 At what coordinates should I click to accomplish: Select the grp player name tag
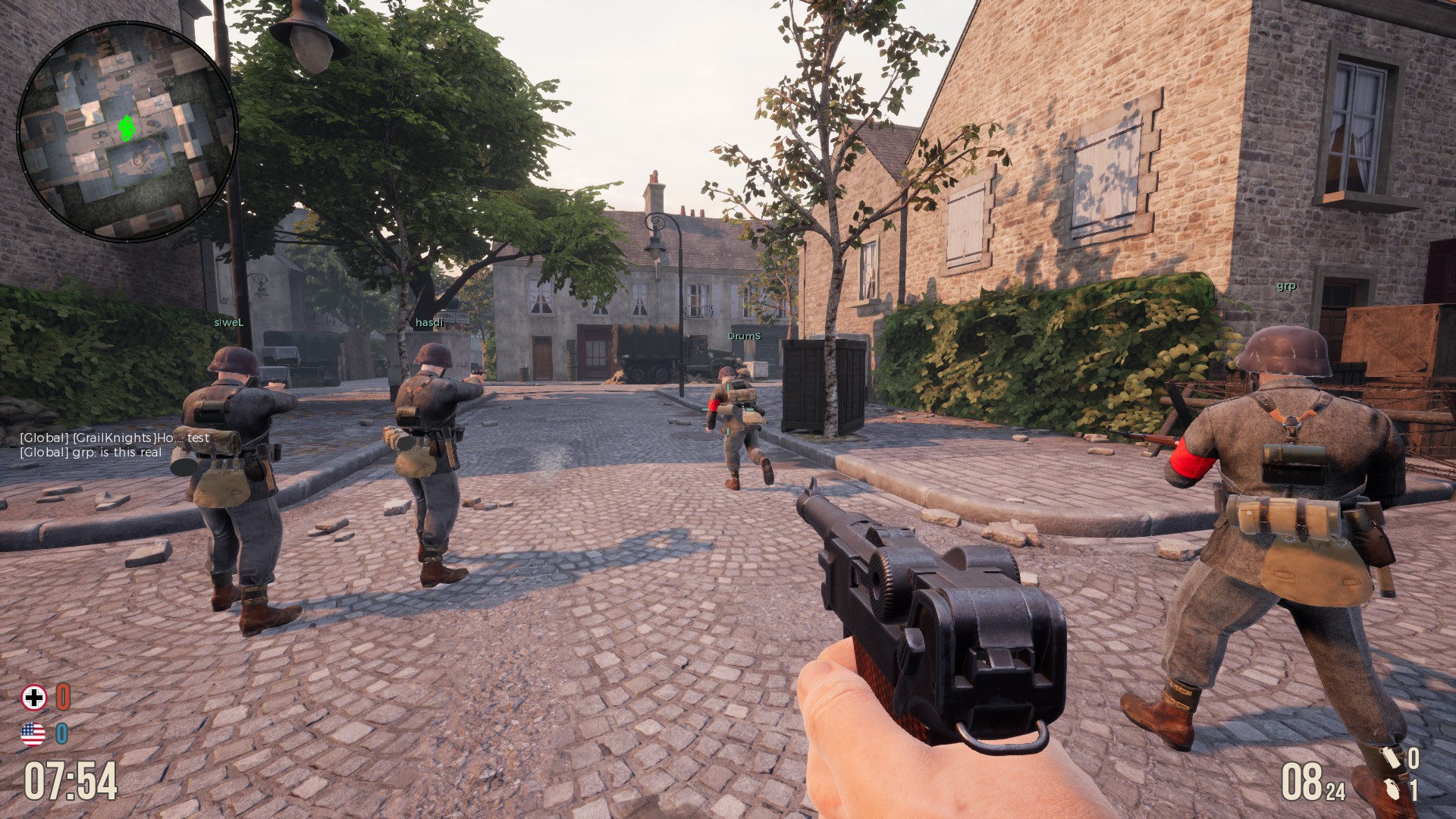click(1286, 286)
